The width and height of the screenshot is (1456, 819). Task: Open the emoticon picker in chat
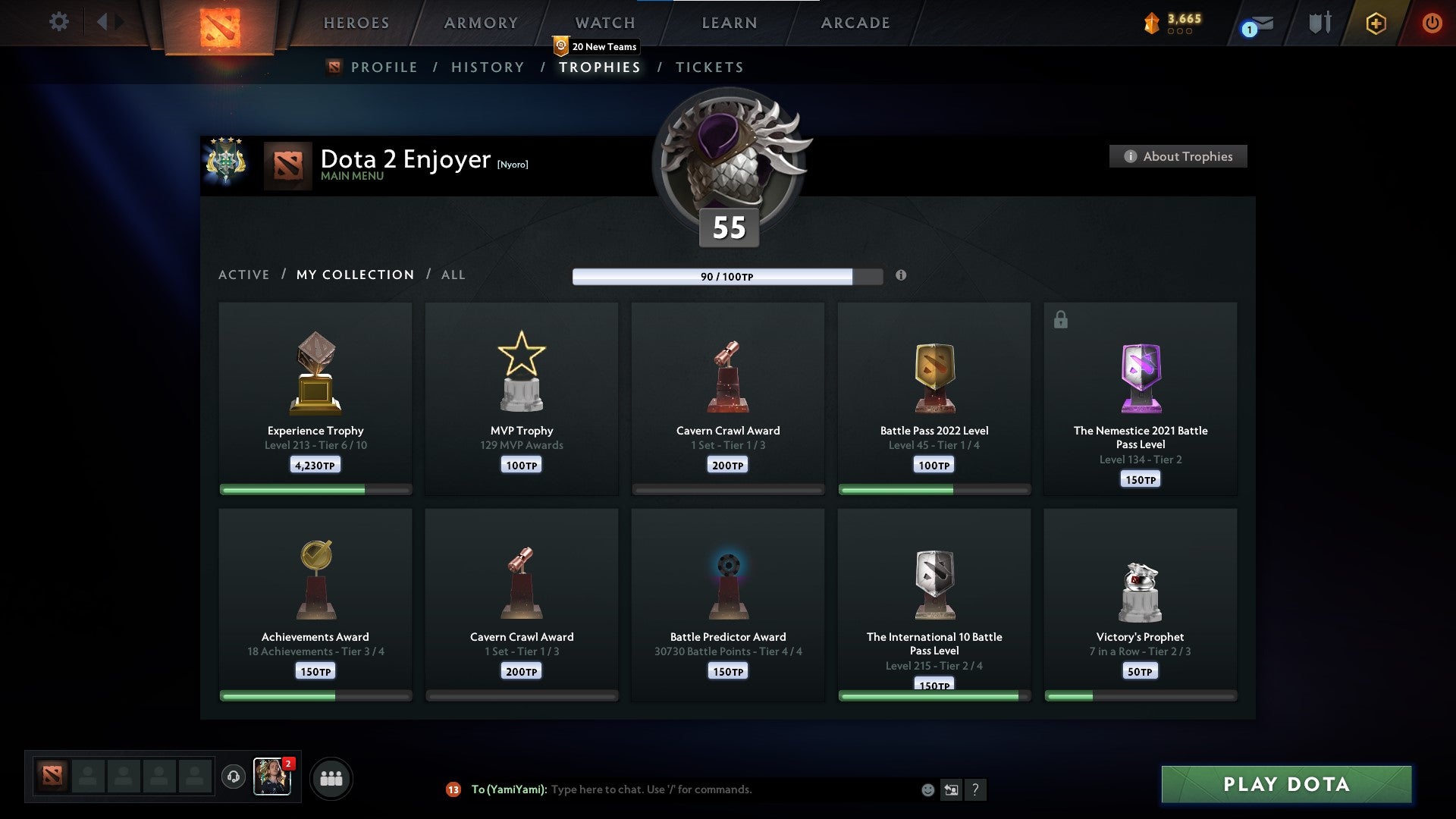[928, 789]
